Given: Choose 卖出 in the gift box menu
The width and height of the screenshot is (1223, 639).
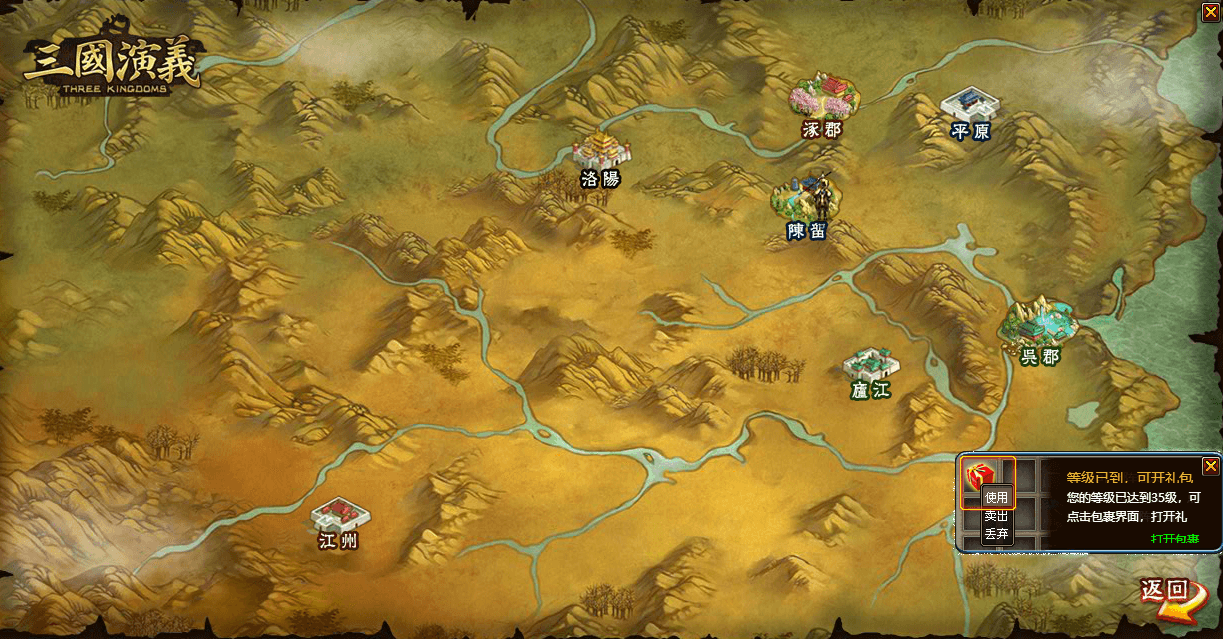Looking at the screenshot, I should 997,516.
